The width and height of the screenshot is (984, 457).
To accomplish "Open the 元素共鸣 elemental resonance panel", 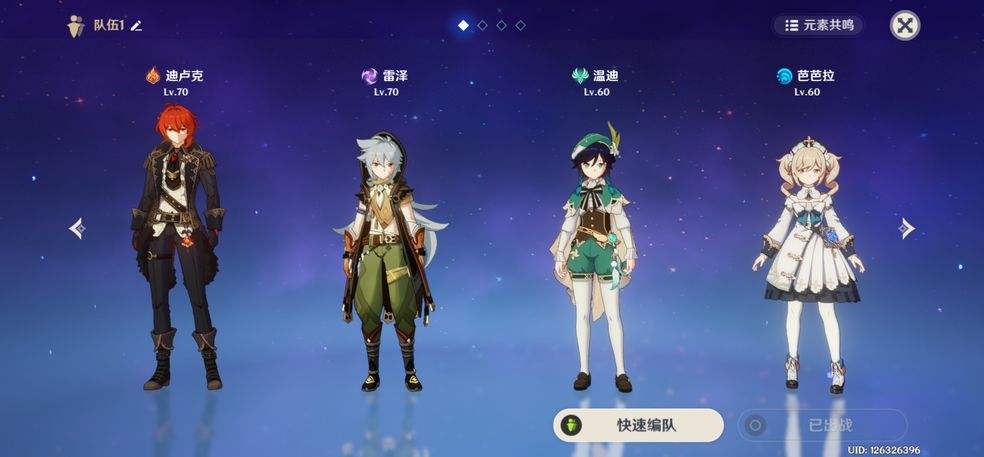I will pos(818,25).
